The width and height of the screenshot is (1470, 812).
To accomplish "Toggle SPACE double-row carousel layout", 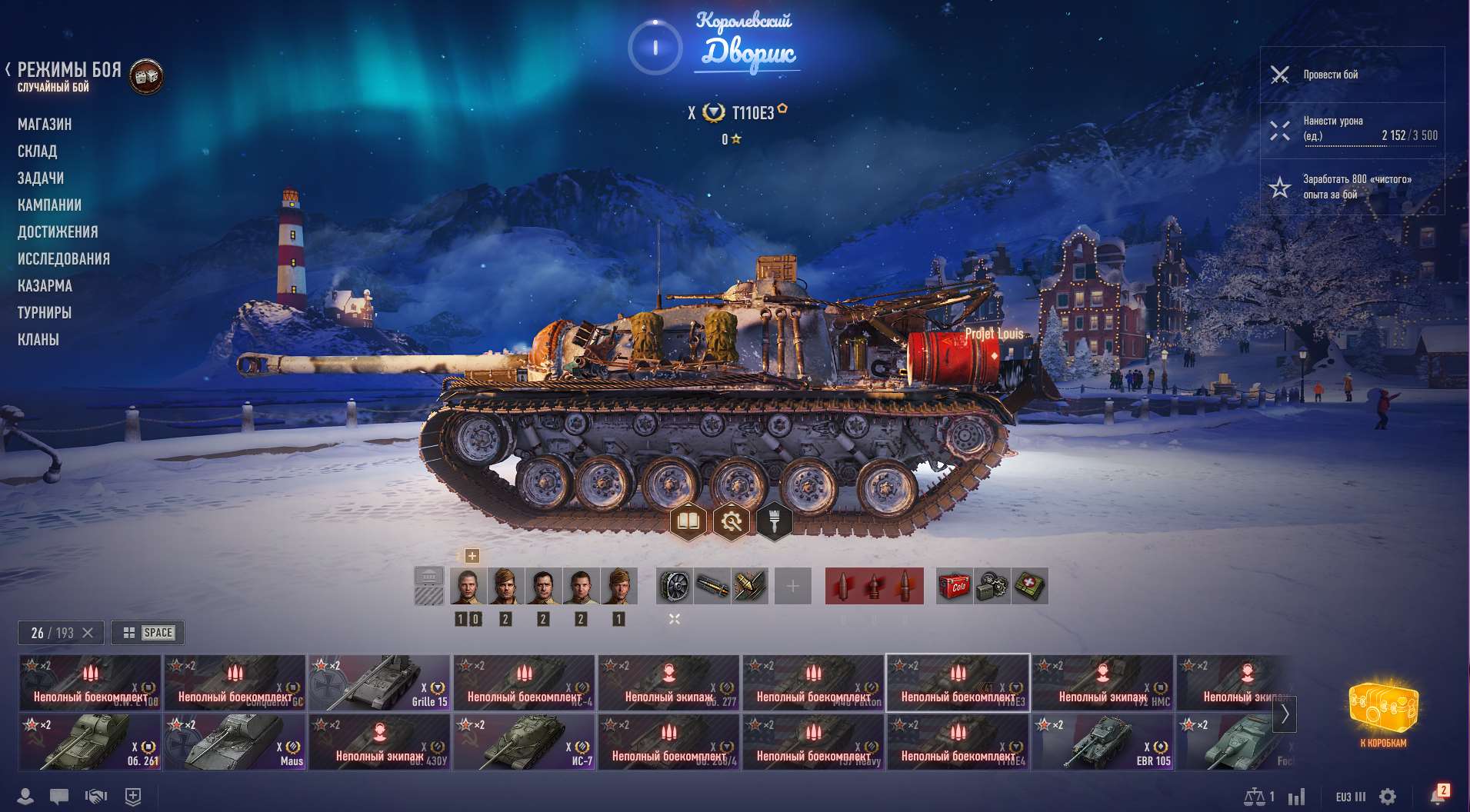I will [148, 633].
